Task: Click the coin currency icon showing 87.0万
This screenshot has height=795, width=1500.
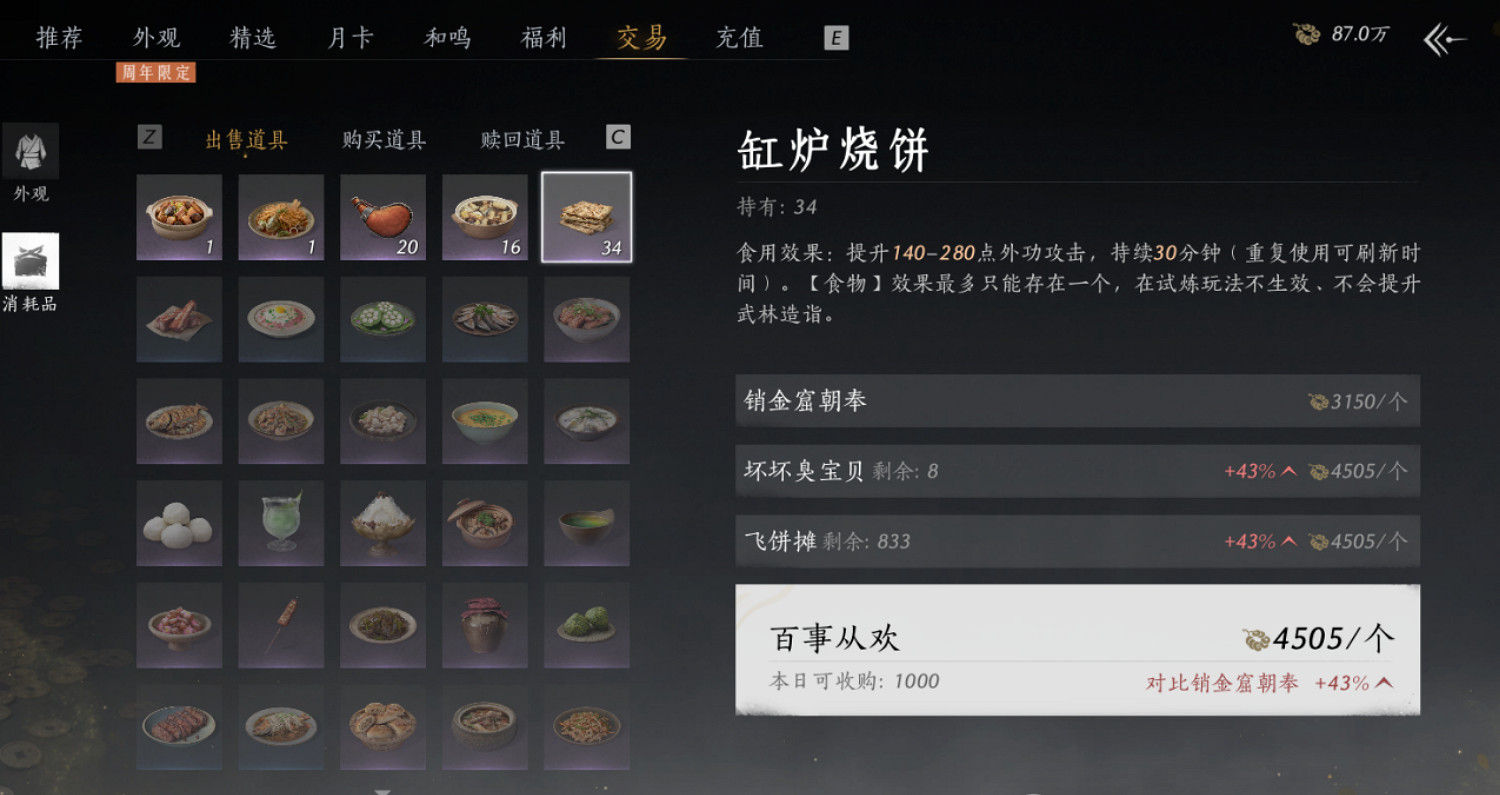Action: point(1307,30)
